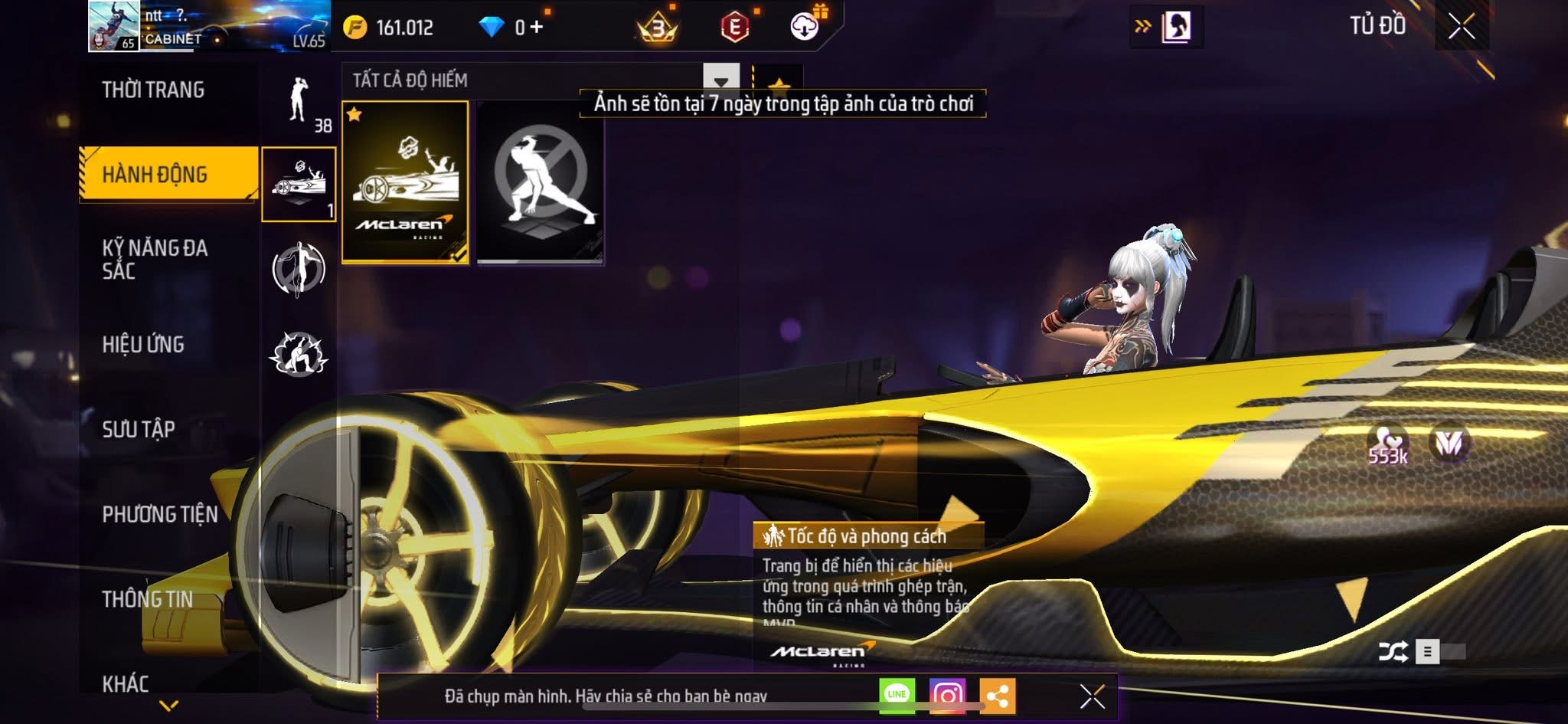
Task: Open the cloud download icon
Action: coord(804,27)
